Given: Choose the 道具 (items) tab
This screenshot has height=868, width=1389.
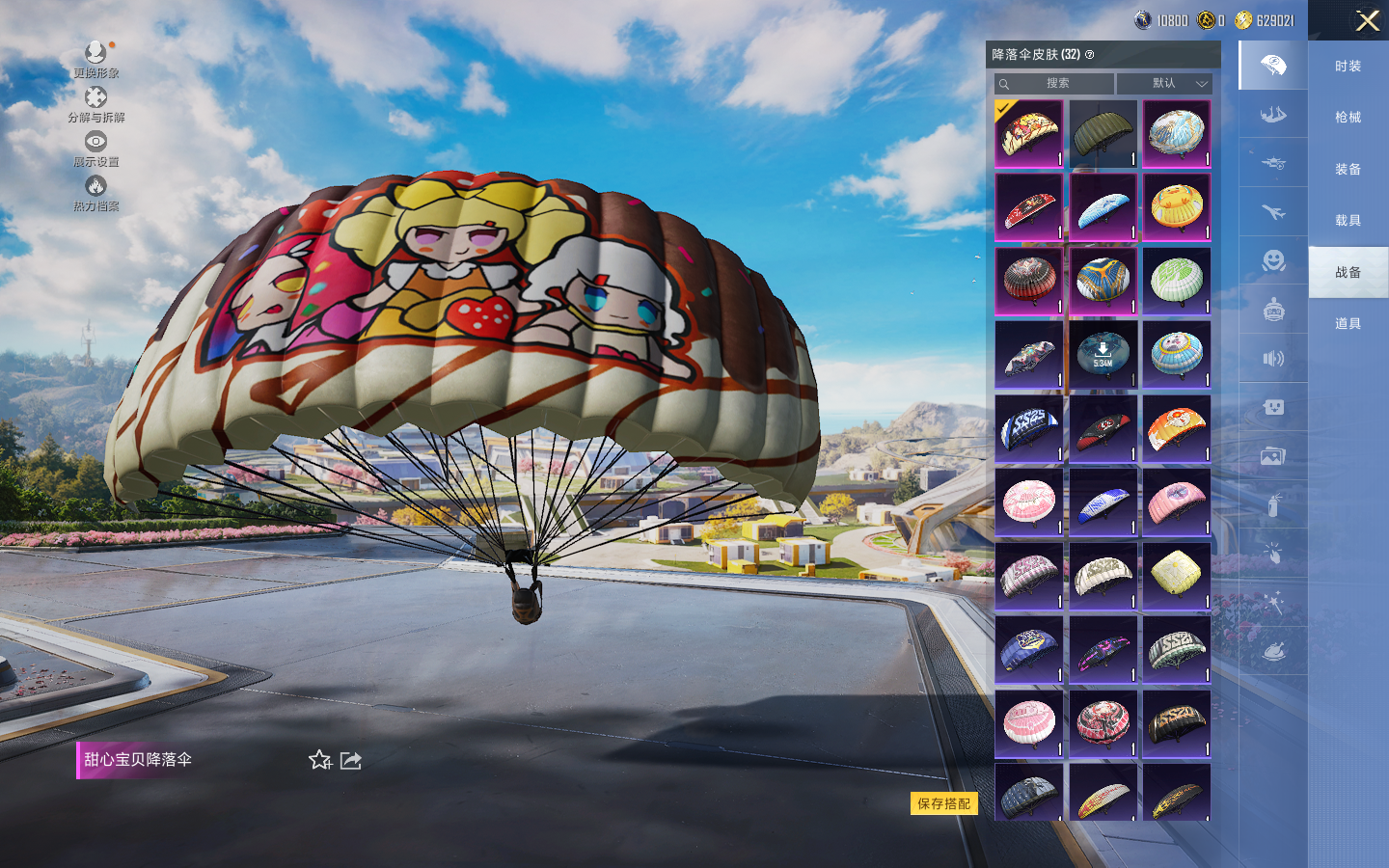Looking at the screenshot, I should (1348, 324).
